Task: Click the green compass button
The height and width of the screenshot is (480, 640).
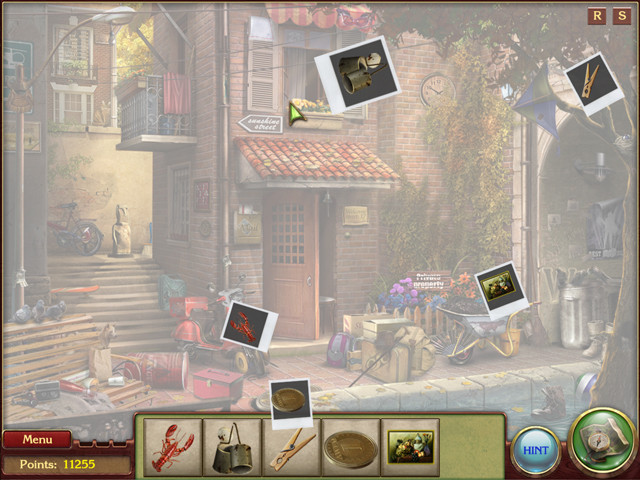Action: (x=601, y=441)
